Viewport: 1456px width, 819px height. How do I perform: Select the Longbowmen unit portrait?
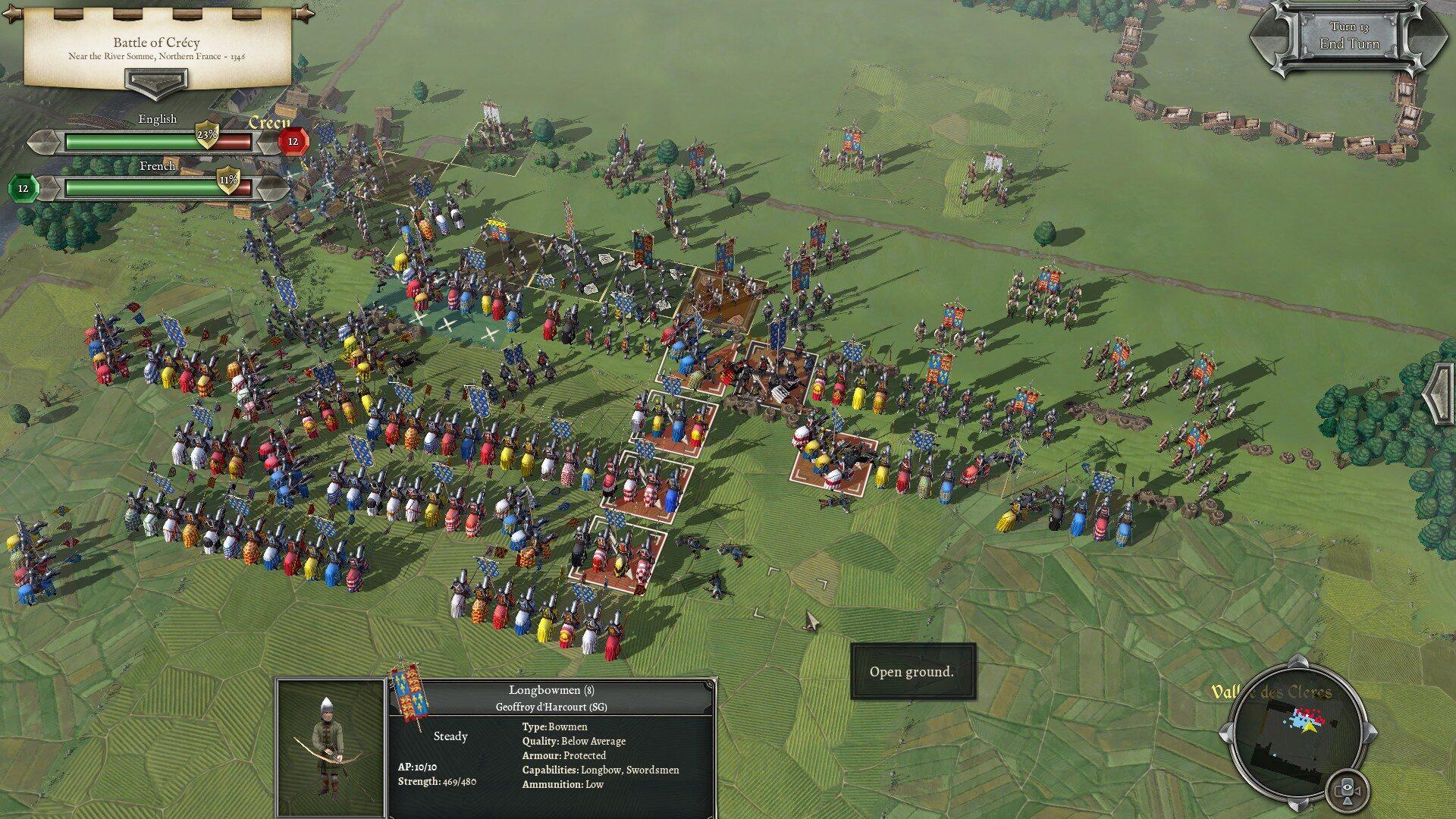[331, 748]
